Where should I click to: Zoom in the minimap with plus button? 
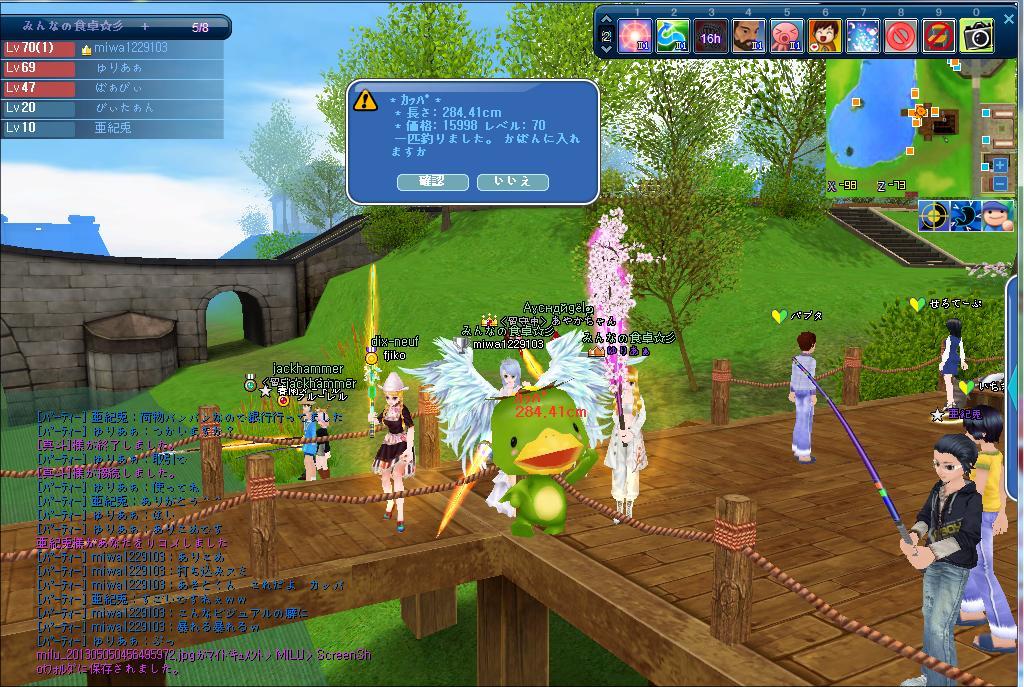[x=1000, y=166]
